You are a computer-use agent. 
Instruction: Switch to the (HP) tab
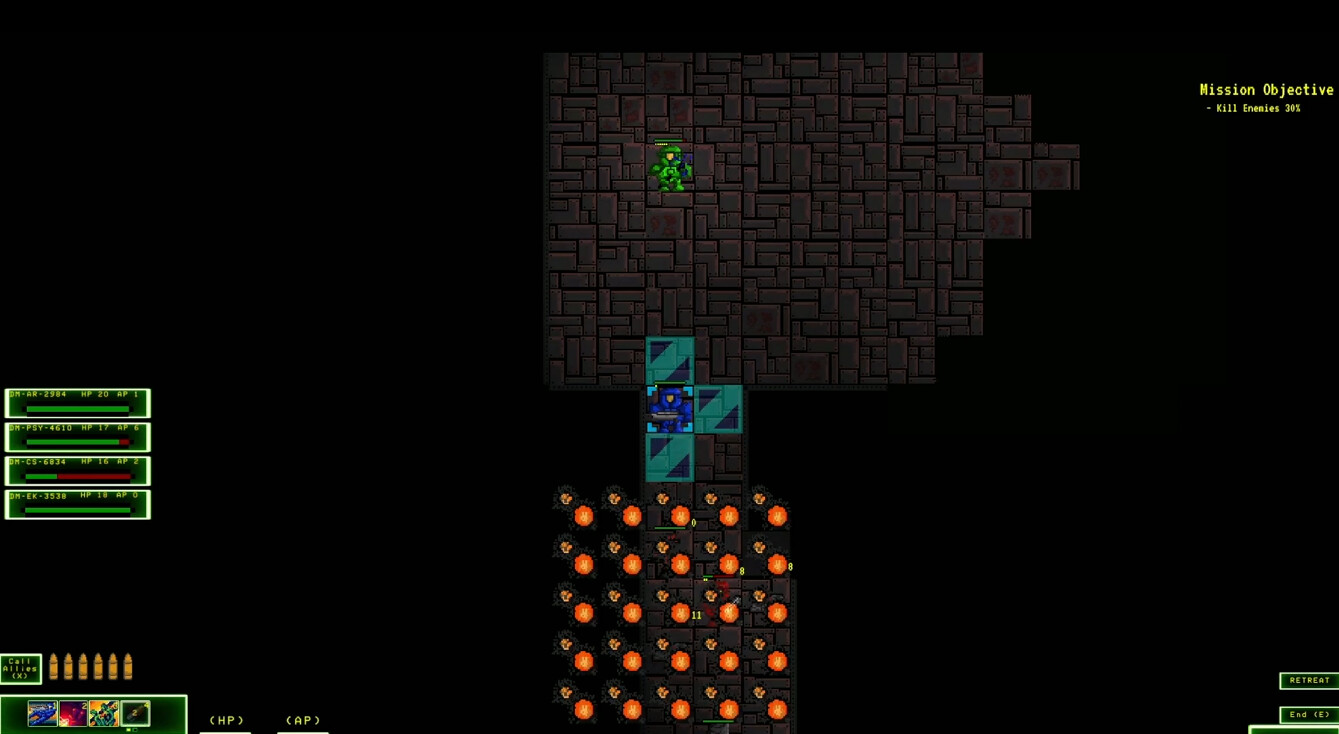coord(226,719)
